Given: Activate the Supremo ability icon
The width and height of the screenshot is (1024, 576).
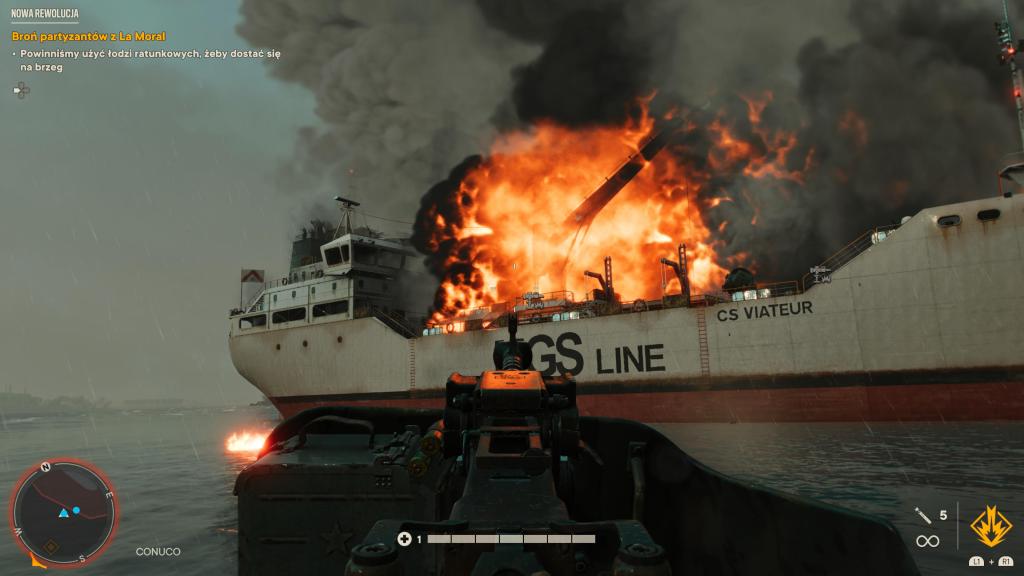Looking at the screenshot, I should tap(990, 526).
